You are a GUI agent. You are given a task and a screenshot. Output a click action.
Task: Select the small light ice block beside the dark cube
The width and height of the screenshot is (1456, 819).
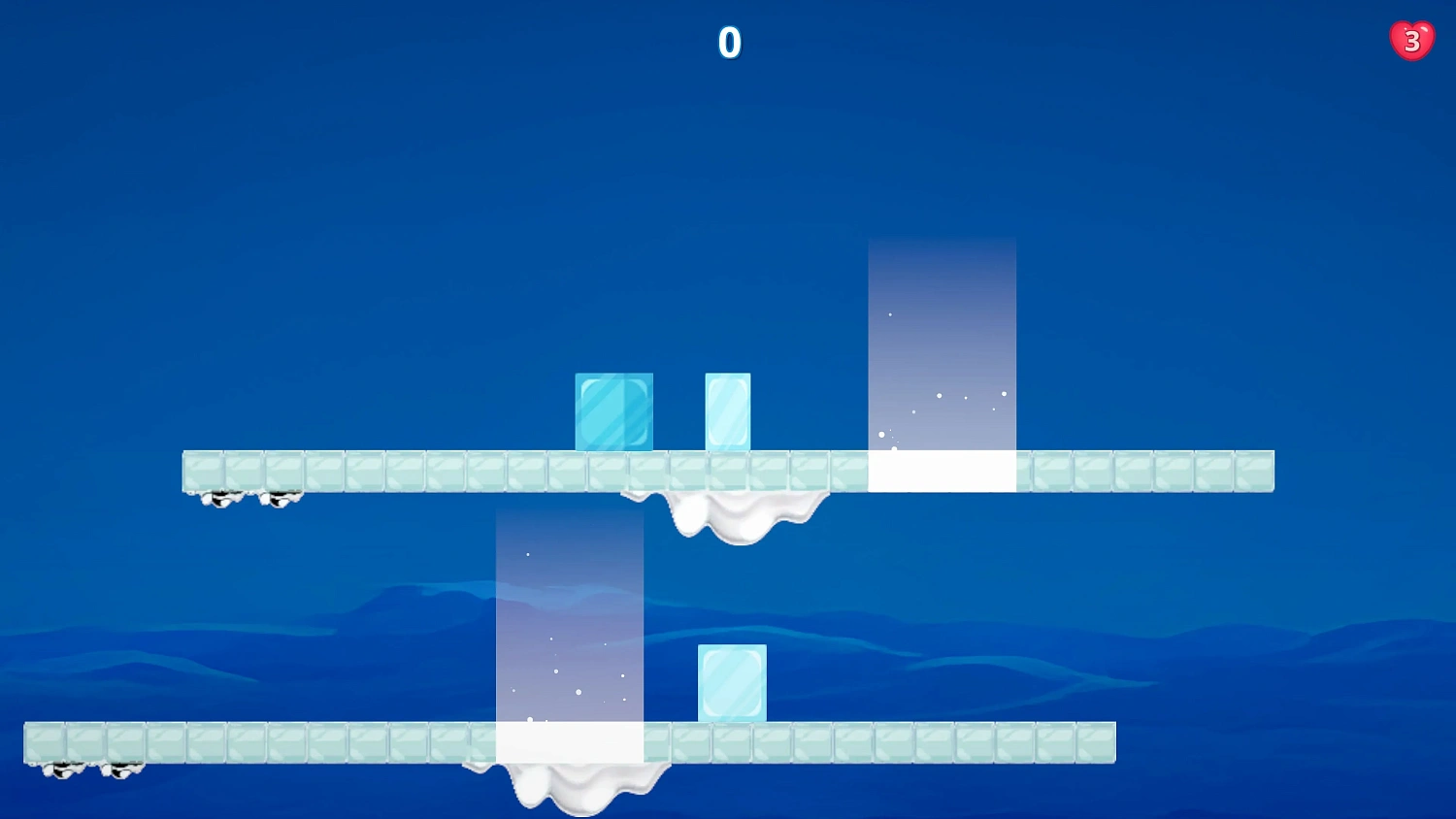click(727, 410)
